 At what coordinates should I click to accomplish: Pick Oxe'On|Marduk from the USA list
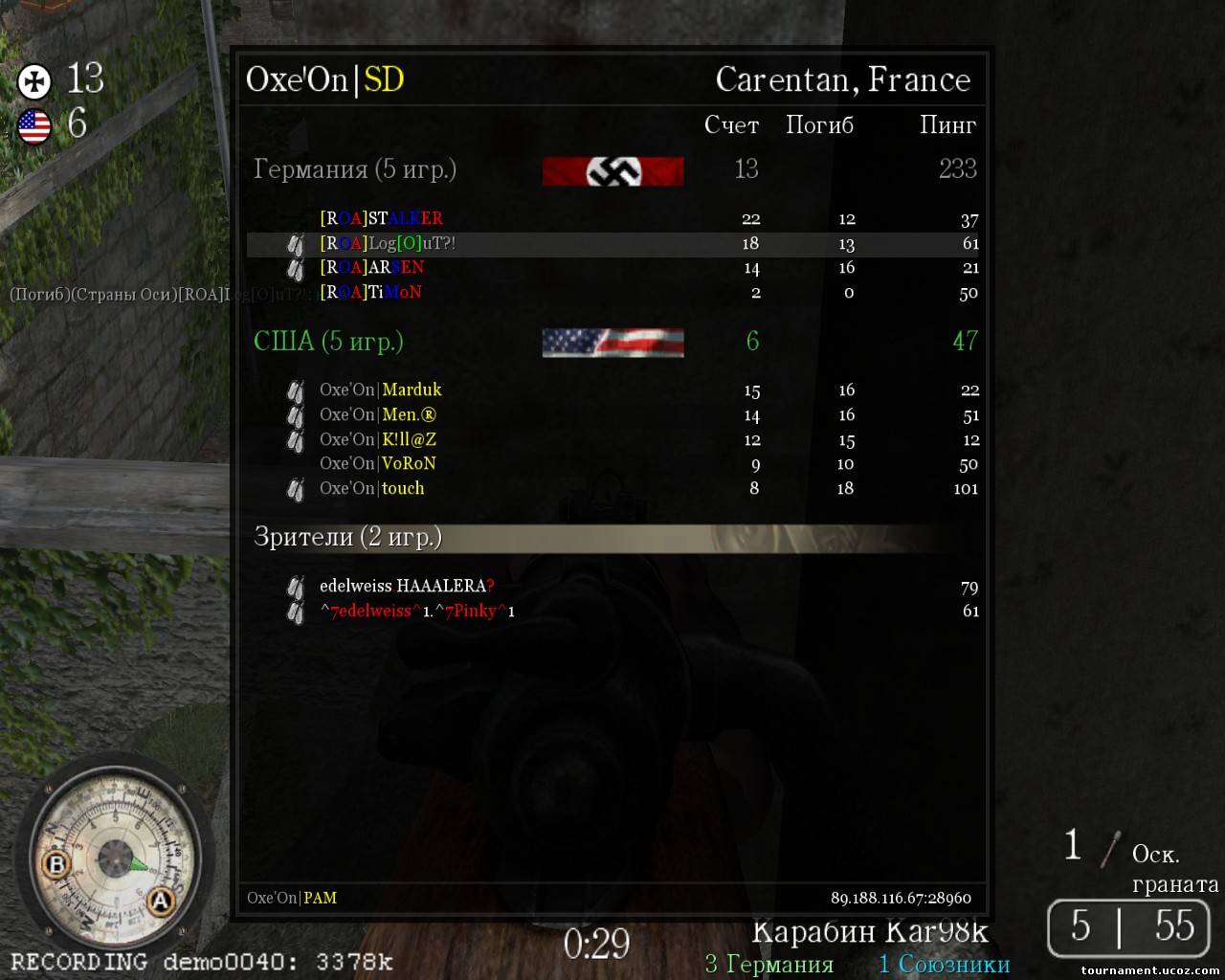coord(381,390)
